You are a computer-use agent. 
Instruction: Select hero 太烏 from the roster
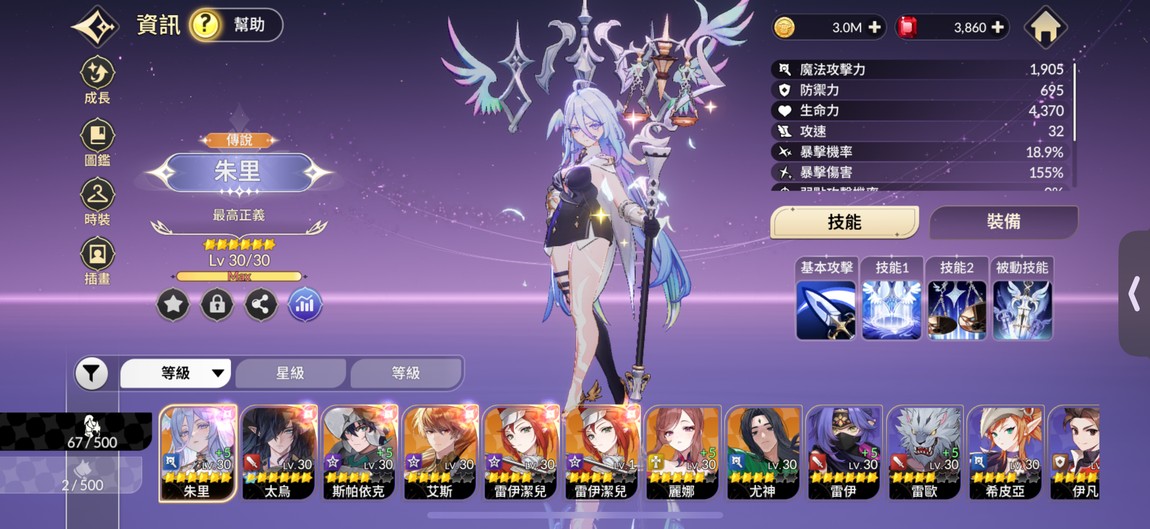pos(278,452)
